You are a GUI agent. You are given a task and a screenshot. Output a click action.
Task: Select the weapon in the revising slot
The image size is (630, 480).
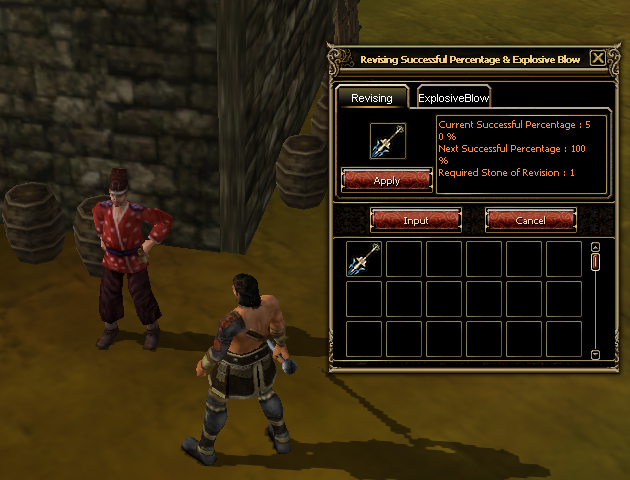click(386, 141)
